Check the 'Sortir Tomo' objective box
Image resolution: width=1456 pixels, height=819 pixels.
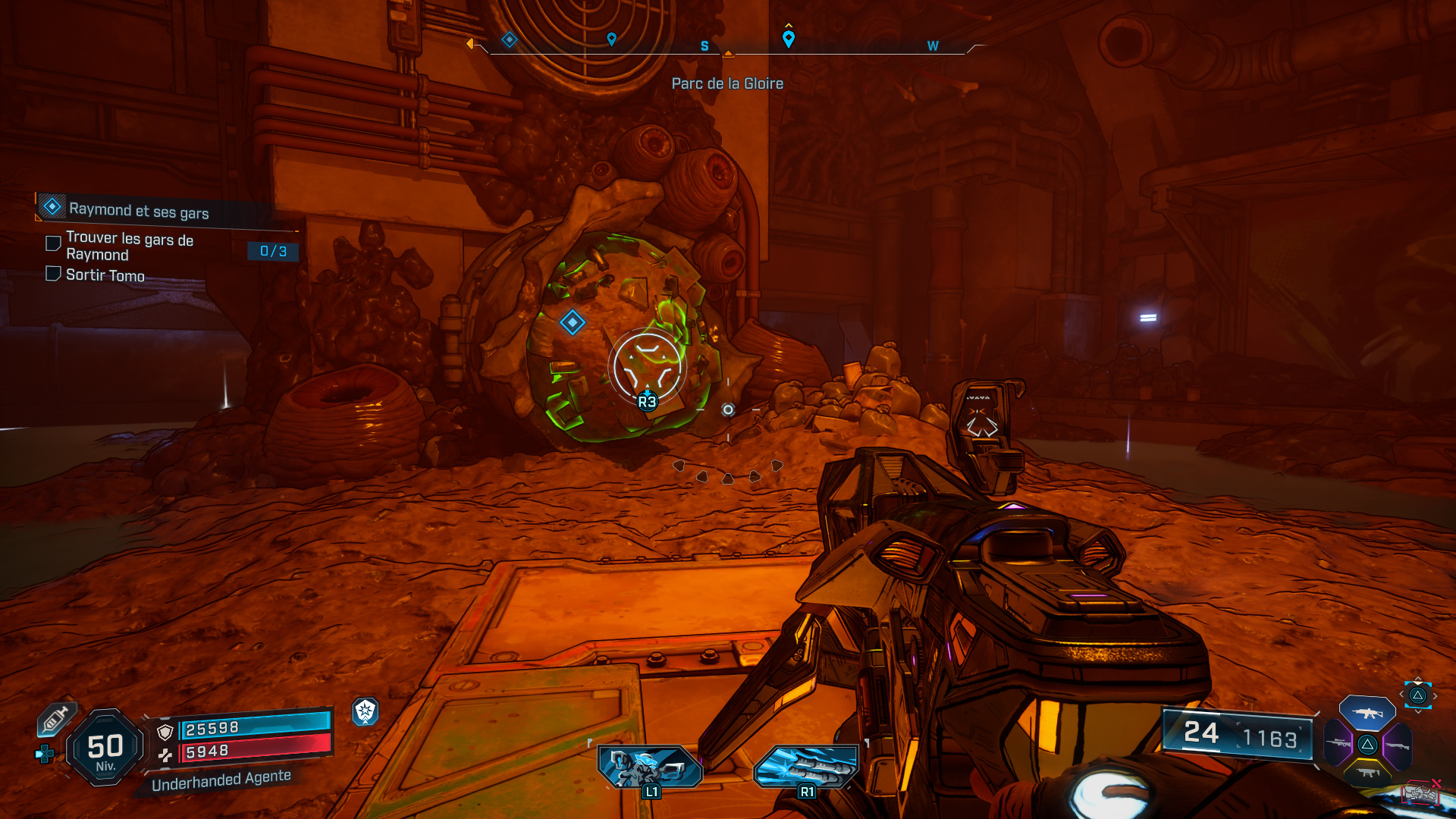52,275
